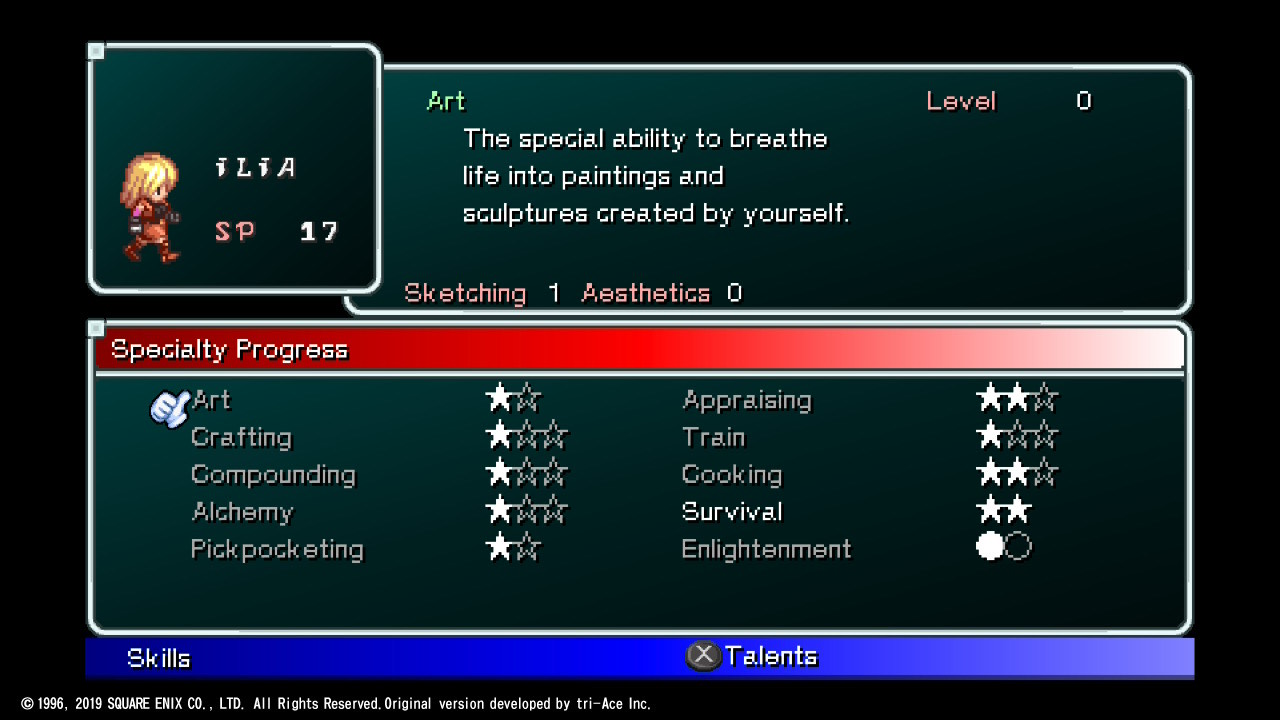The height and width of the screenshot is (720, 1280).
Task: Pick the Pickpocketing specialty
Action: [277, 549]
